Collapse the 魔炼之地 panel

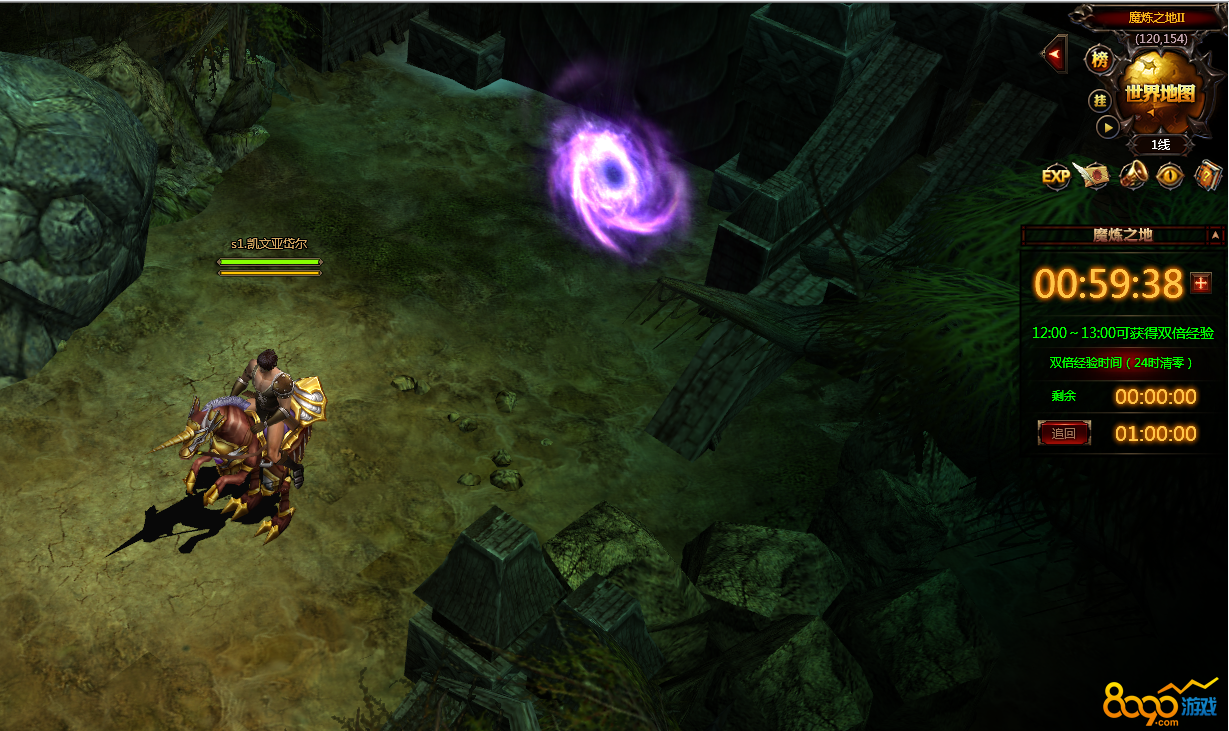tap(1215, 235)
